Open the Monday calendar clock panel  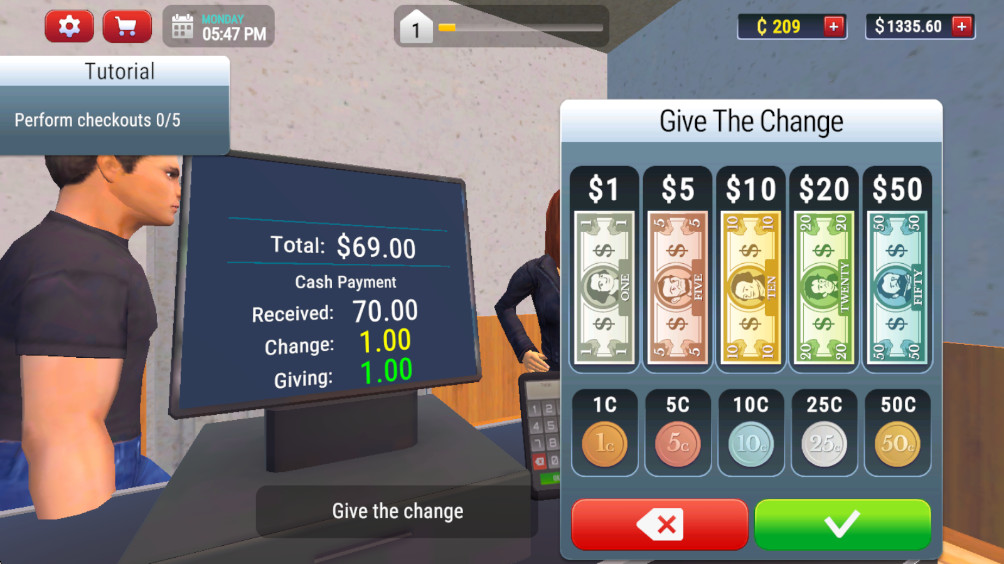pyautogui.click(x=219, y=26)
